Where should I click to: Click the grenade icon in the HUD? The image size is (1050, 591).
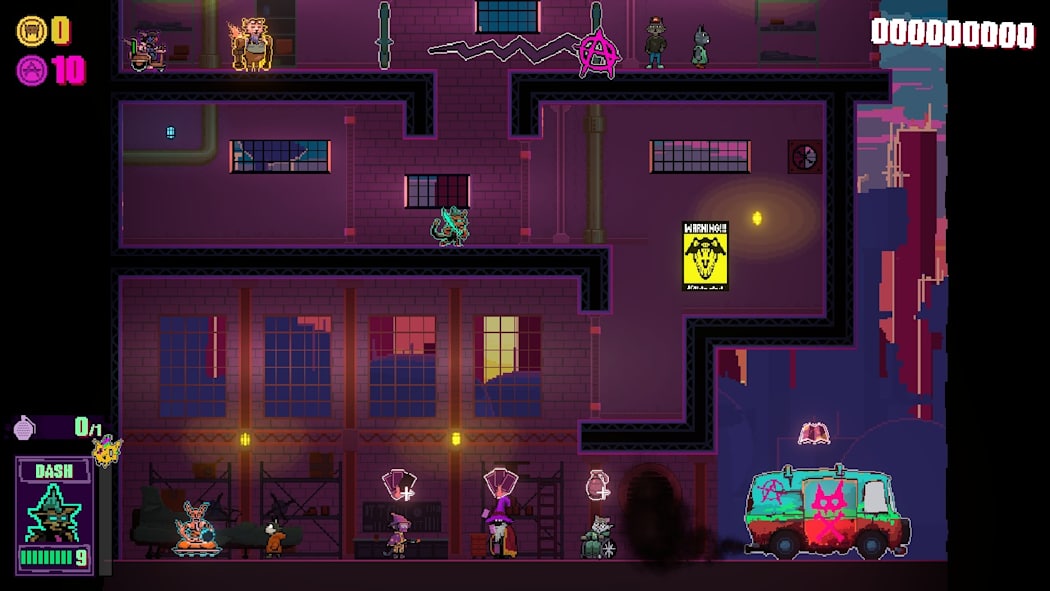[25, 428]
